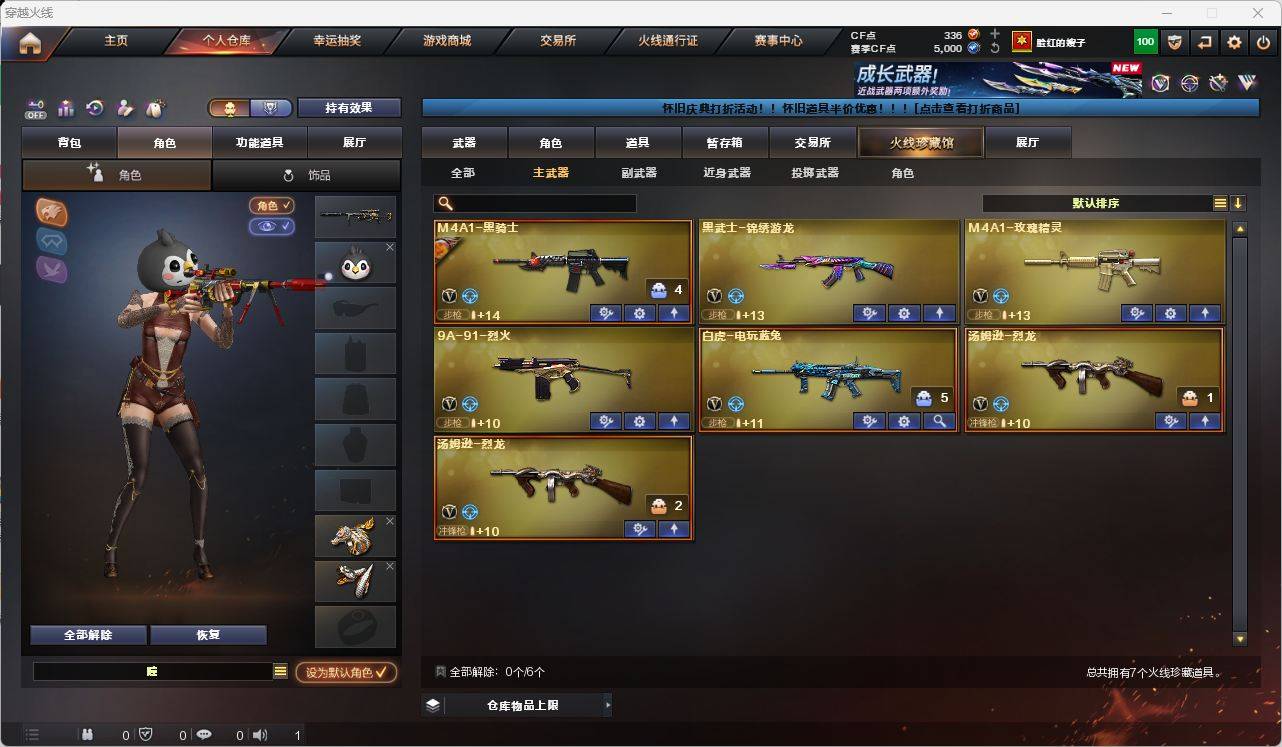Click the upgrade arrow icon on 汤姆逊-烈龙 card
The width and height of the screenshot is (1282, 747).
tap(1205, 422)
